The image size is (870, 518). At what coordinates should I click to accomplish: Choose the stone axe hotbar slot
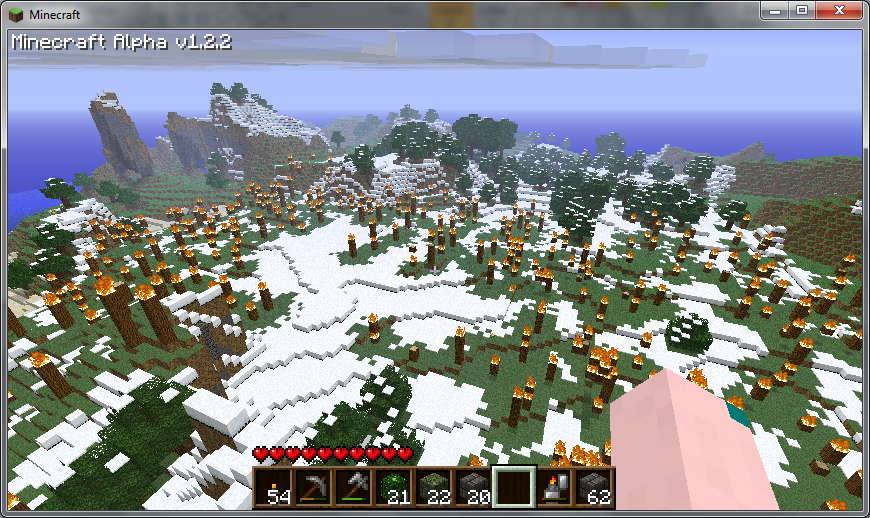click(x=352, y=487)
